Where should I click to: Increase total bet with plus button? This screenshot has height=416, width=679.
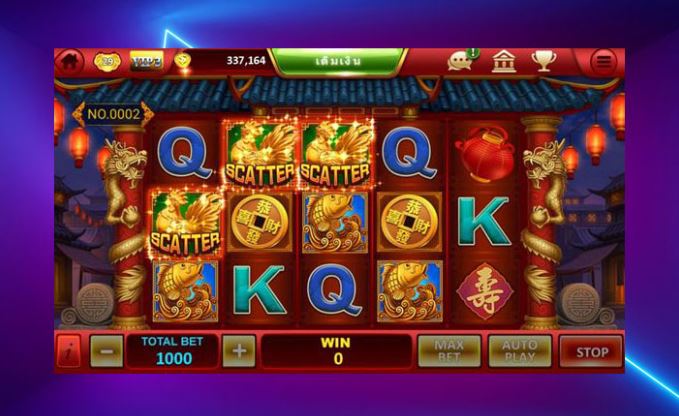[x=238, y=351]
